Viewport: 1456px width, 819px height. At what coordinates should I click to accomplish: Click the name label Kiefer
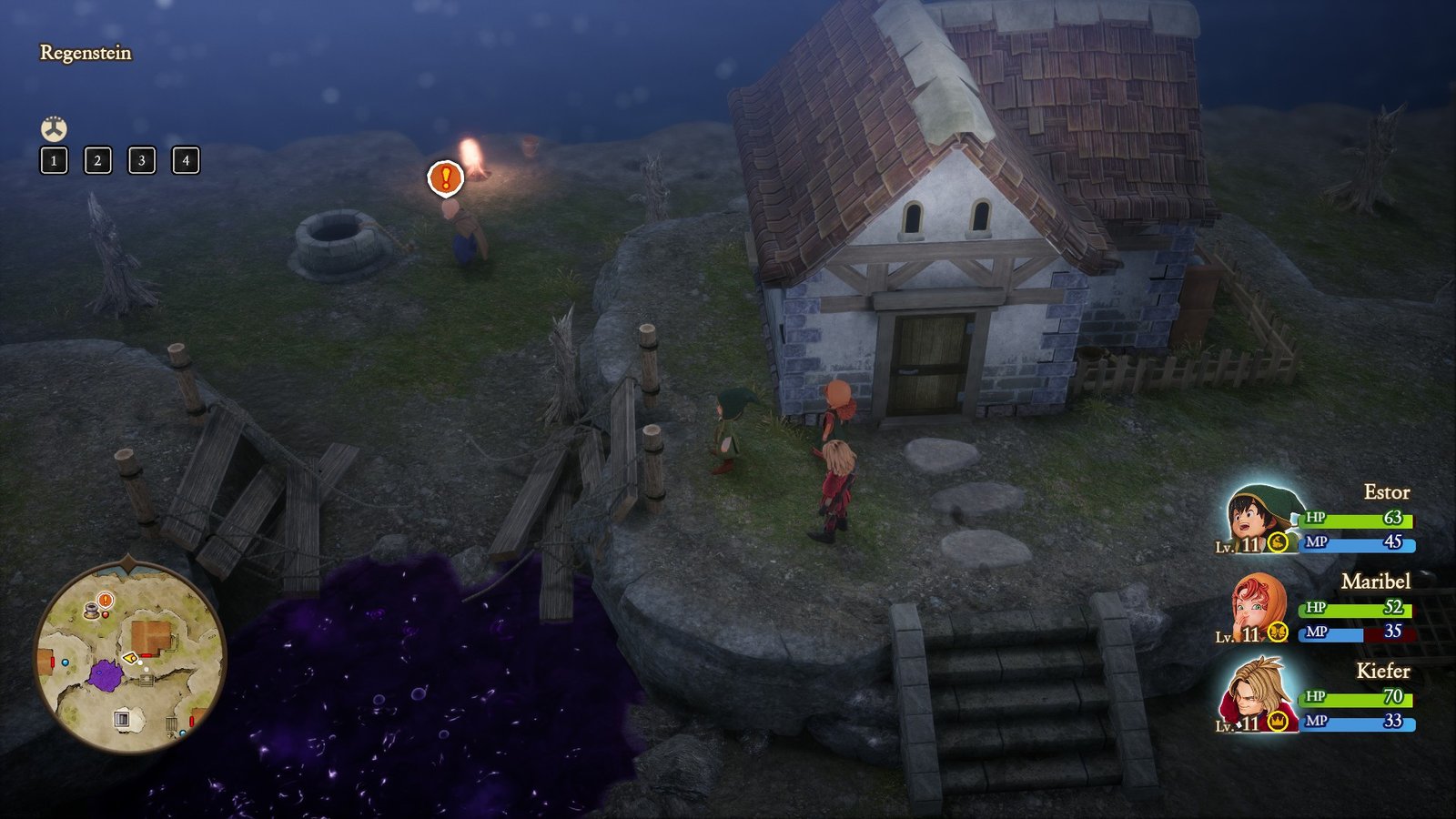1383,671
